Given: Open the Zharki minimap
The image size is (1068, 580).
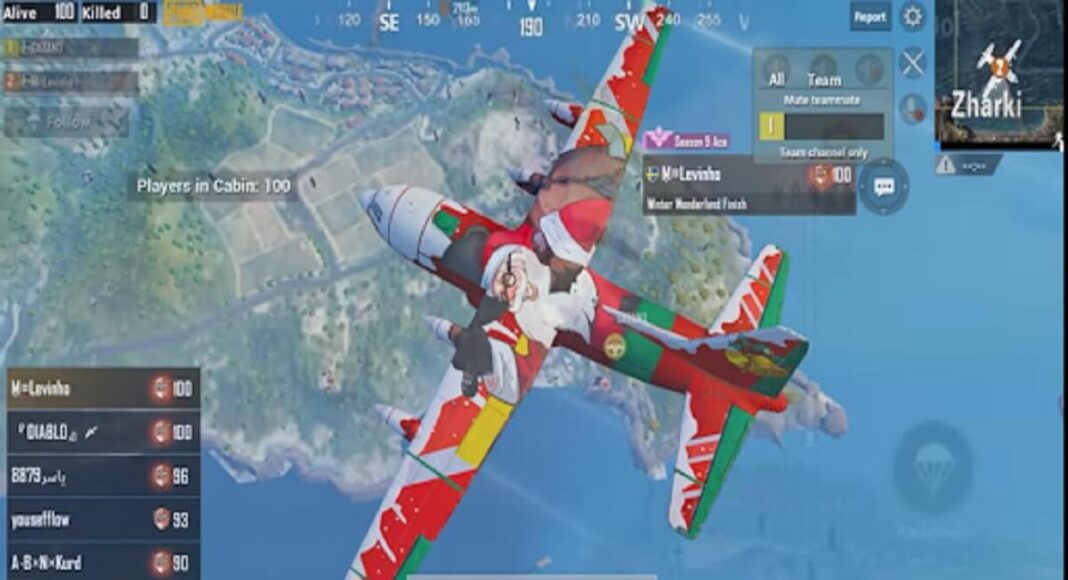Looking at the screenshot, I should (x=998, y=74).
